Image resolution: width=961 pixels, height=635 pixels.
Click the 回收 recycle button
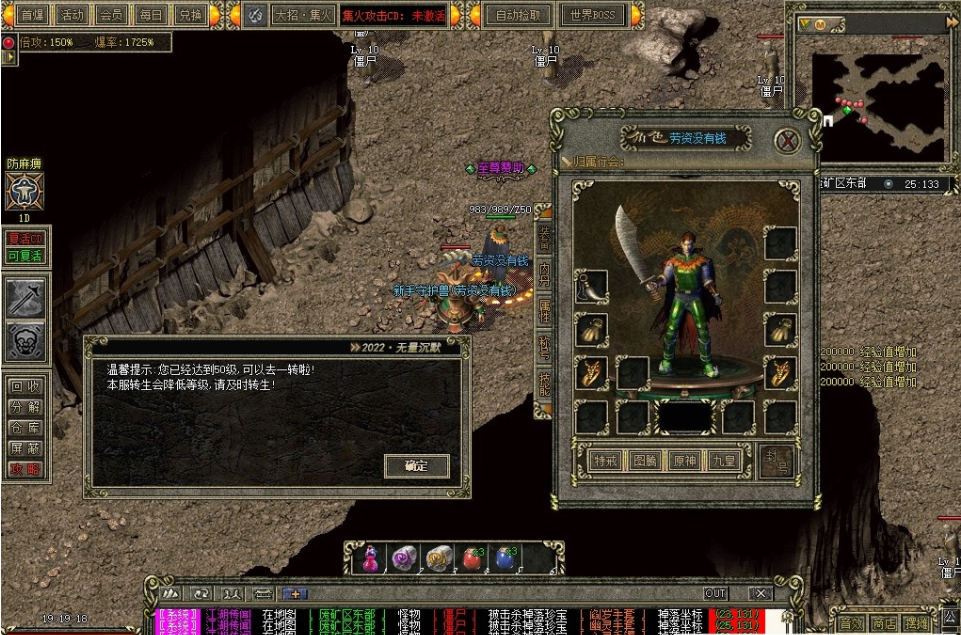point(25,386)
